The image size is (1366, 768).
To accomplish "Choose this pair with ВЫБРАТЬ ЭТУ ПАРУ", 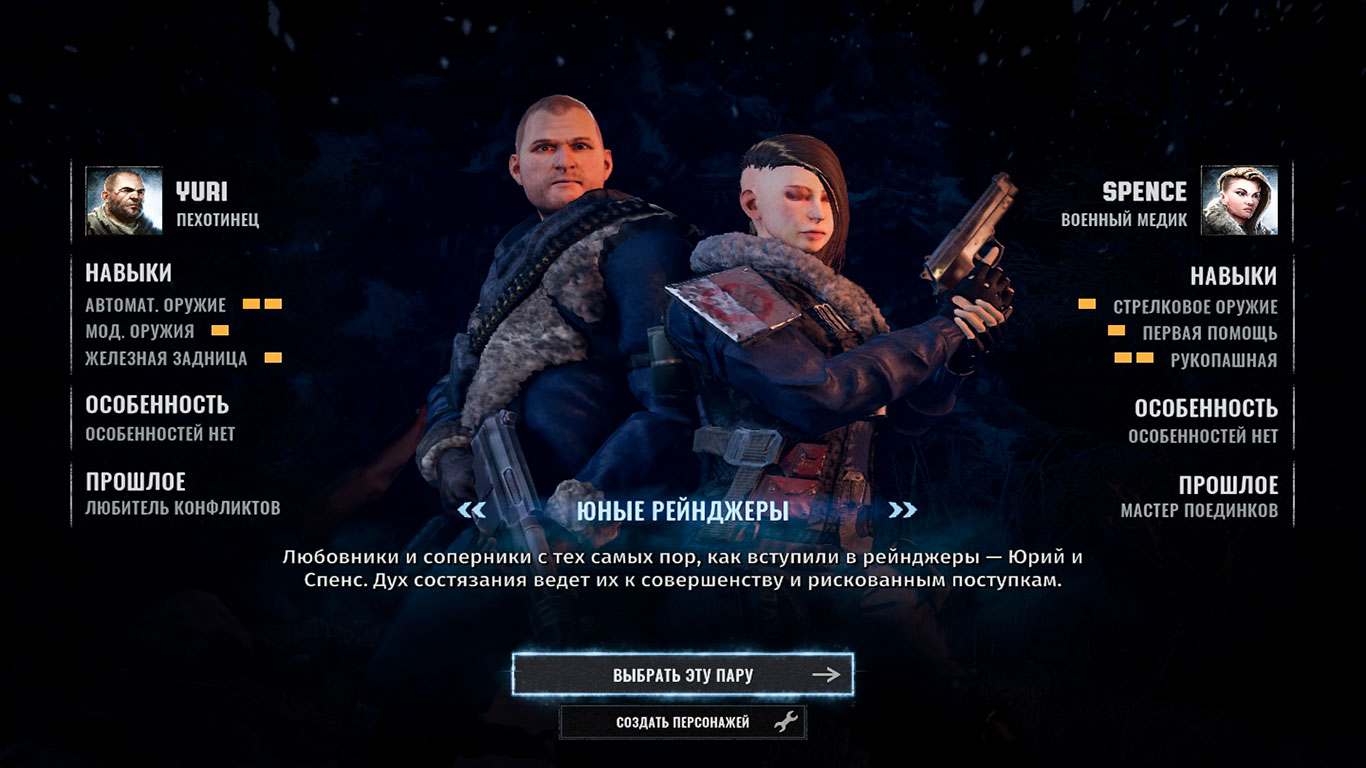I will 683,675.
